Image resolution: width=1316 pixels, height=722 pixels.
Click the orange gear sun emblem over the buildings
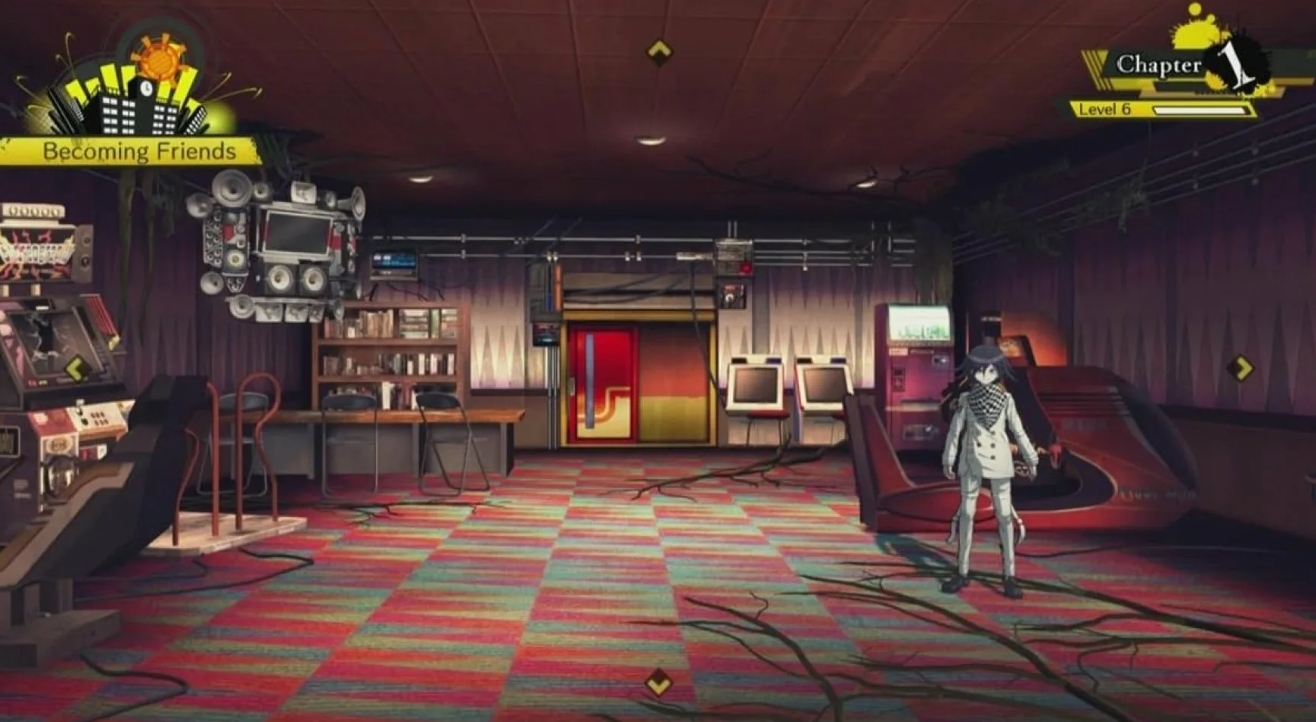point(158,62)
